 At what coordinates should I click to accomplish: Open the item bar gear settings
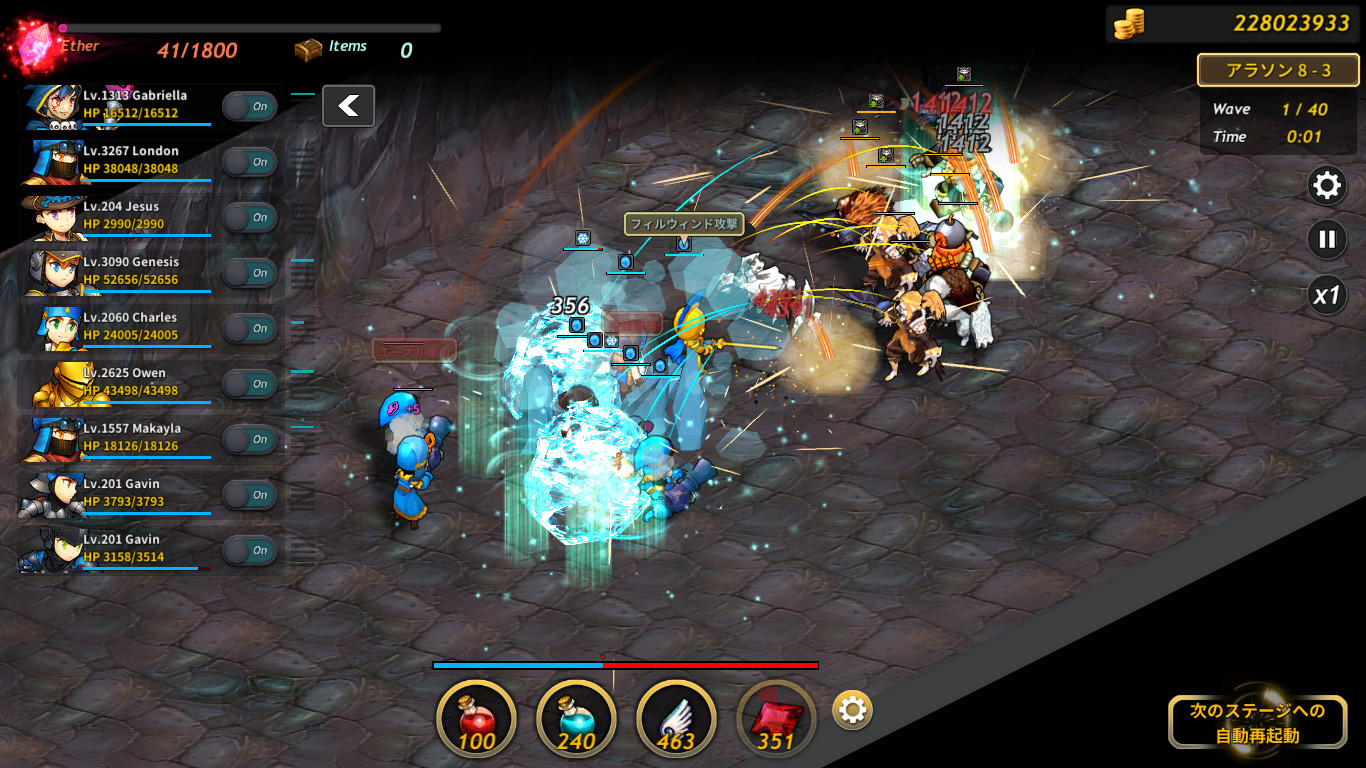click(852, 711)
